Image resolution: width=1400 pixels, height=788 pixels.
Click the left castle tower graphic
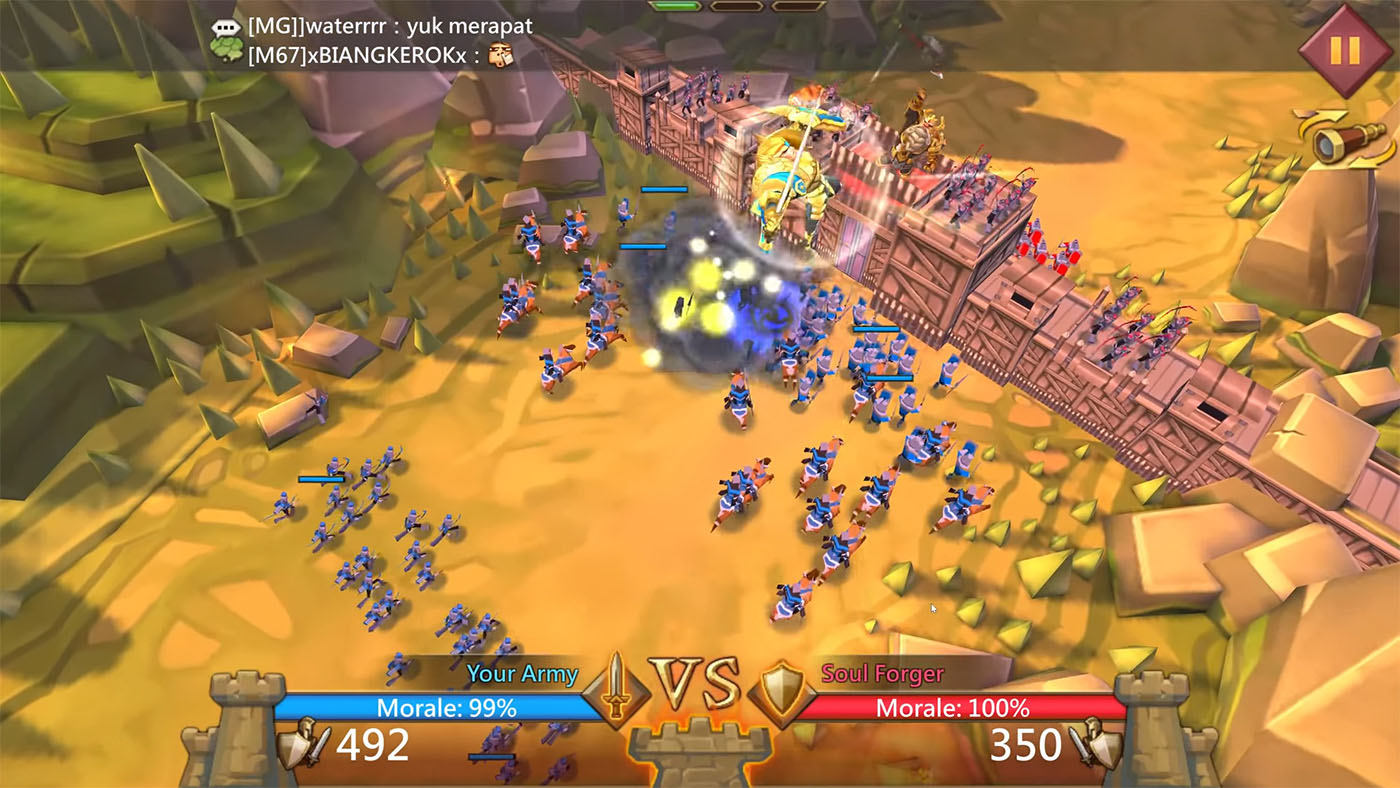pyautogui.click(x=240, y=730)
